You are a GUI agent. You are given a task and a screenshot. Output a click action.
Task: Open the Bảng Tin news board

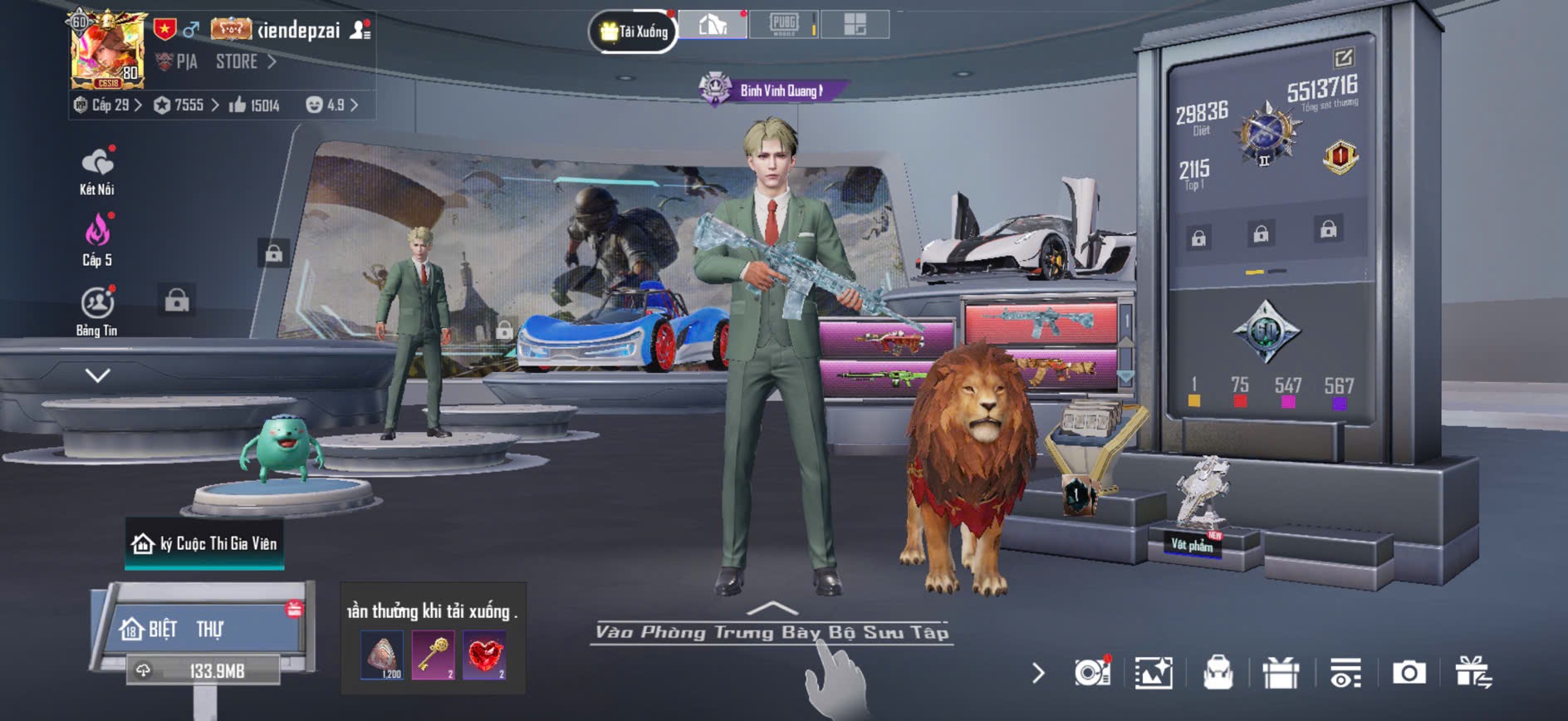97,311
